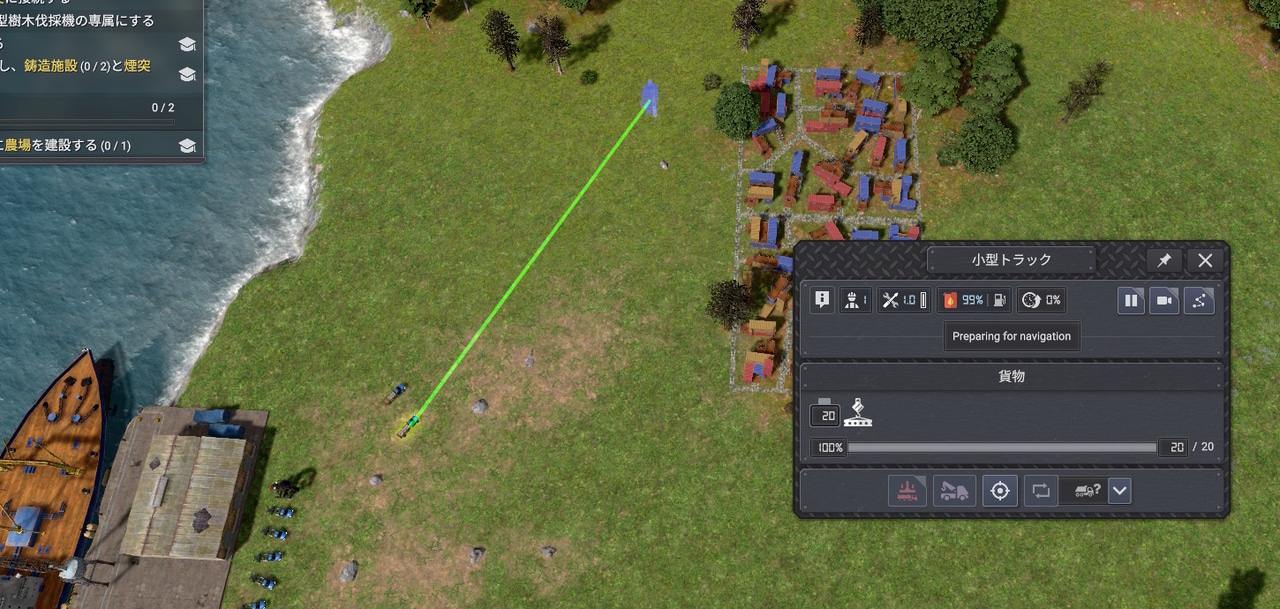1280x609 pixels.
Task: Select the construction parts cargo icon
Action: (x=857, y=413)
